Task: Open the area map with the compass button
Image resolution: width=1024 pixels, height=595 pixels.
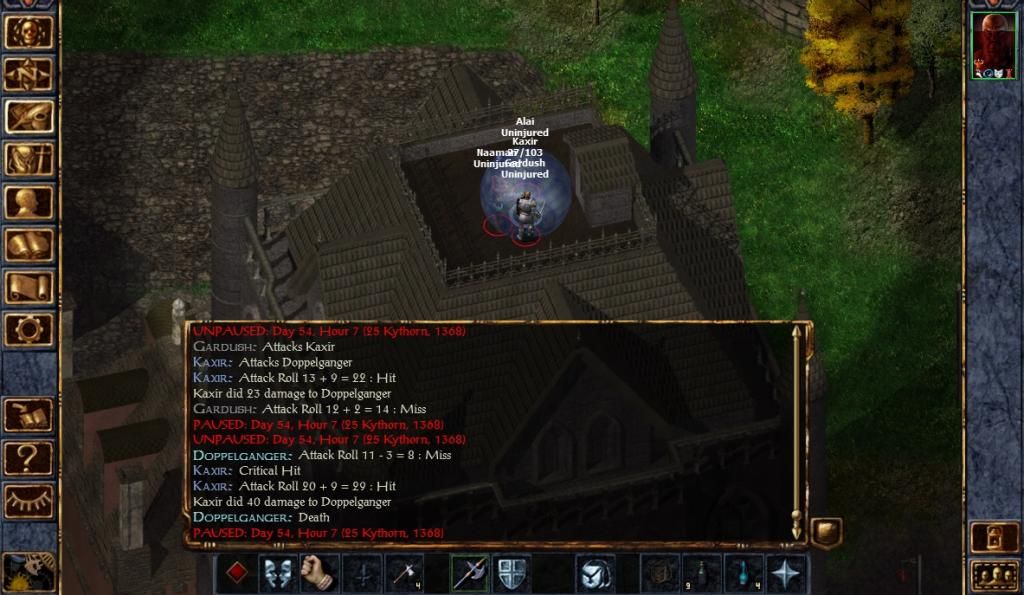Action: click(x=29, y=73)
